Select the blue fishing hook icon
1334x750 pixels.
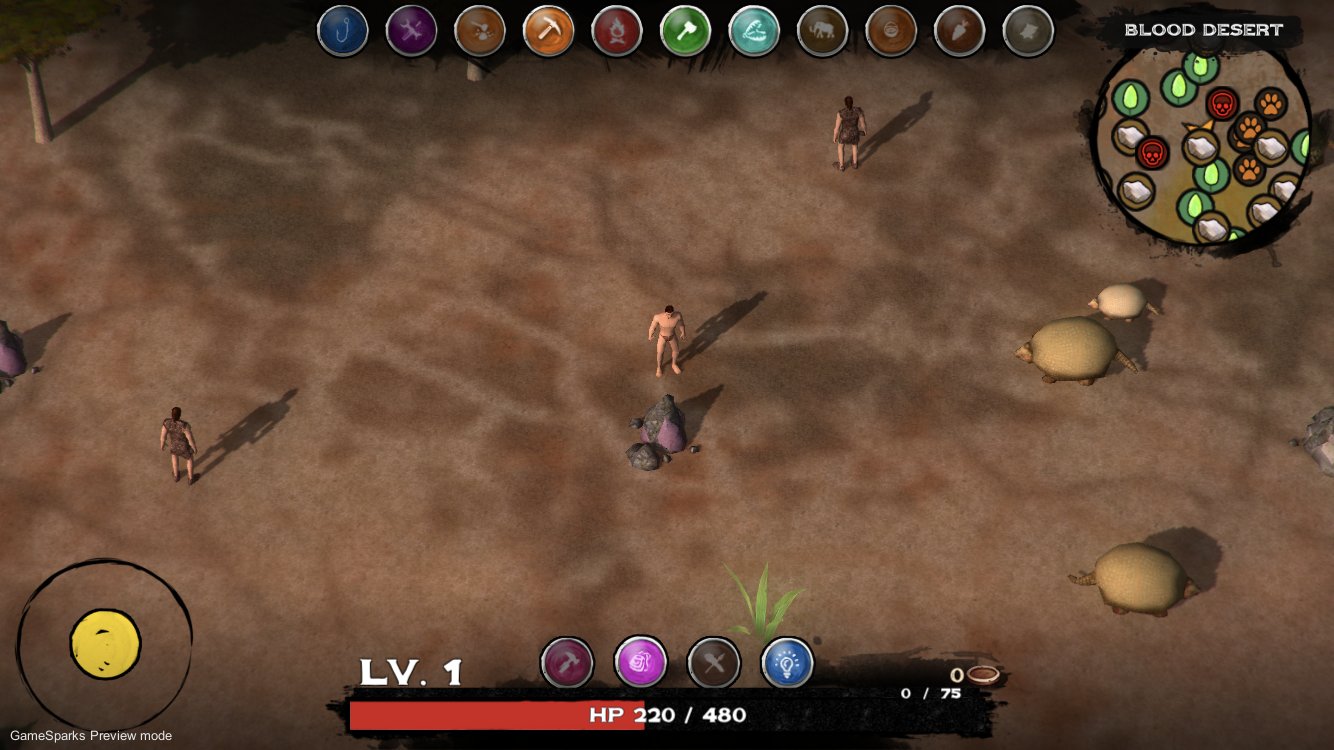(x=343, y=31)
